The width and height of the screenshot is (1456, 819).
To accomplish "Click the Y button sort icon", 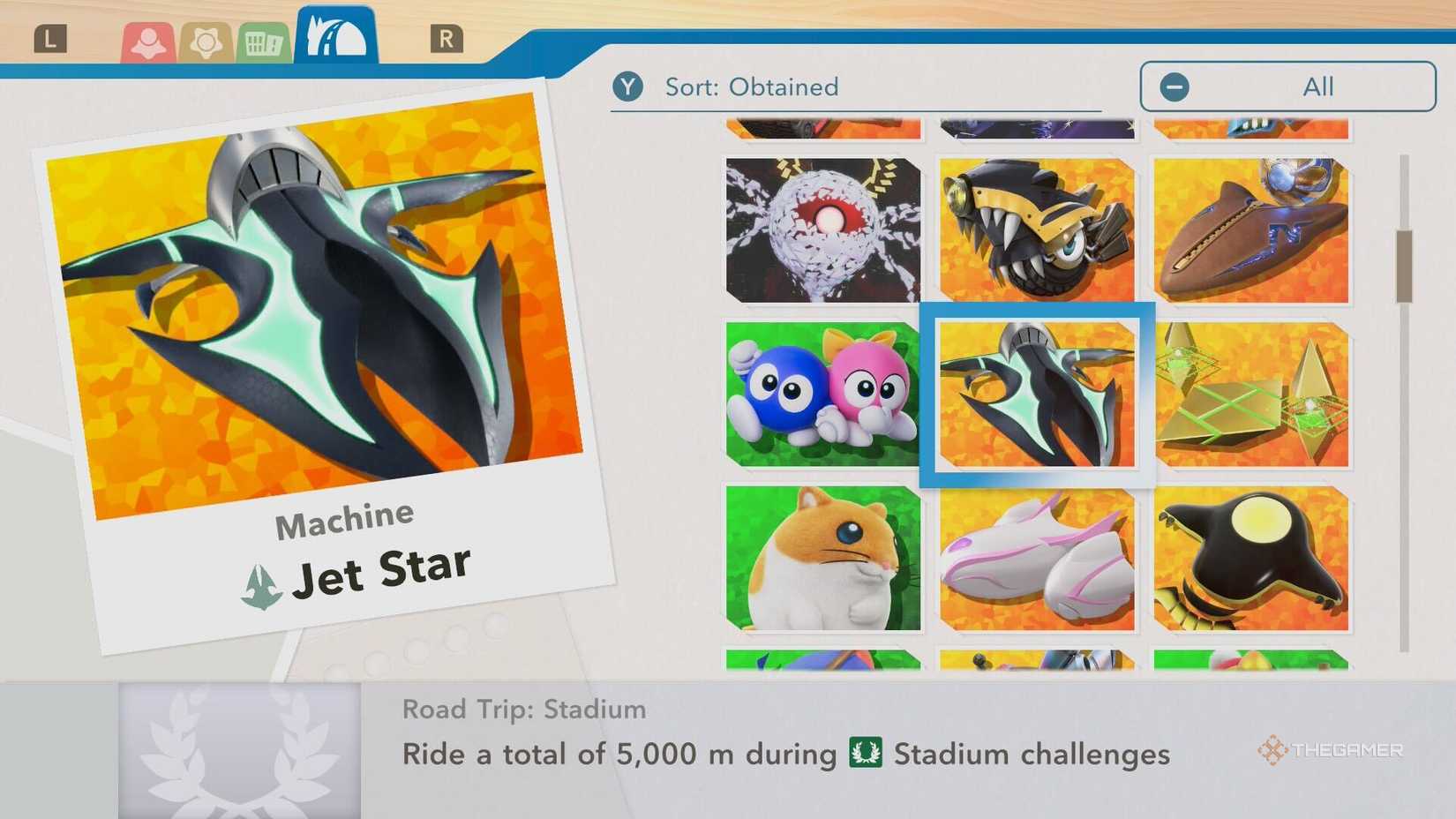I will 628,85.
